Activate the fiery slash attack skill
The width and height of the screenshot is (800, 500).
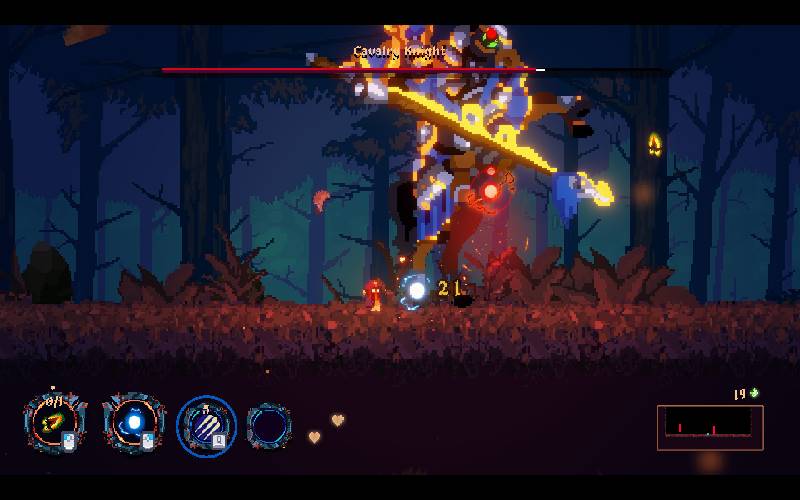tap(53, 424)
